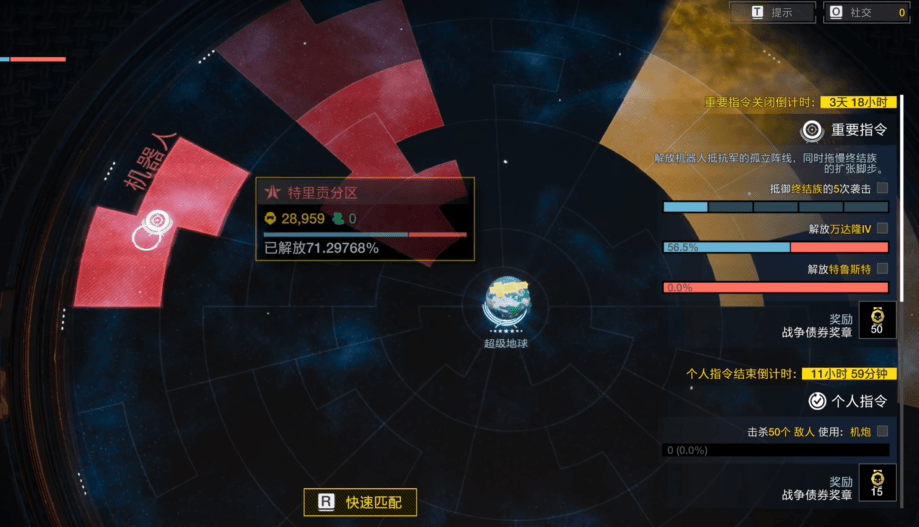Select the 特里贡分区 sector tooltip
Viewport: 919px width, 527px height.
[x=365, y=219]
